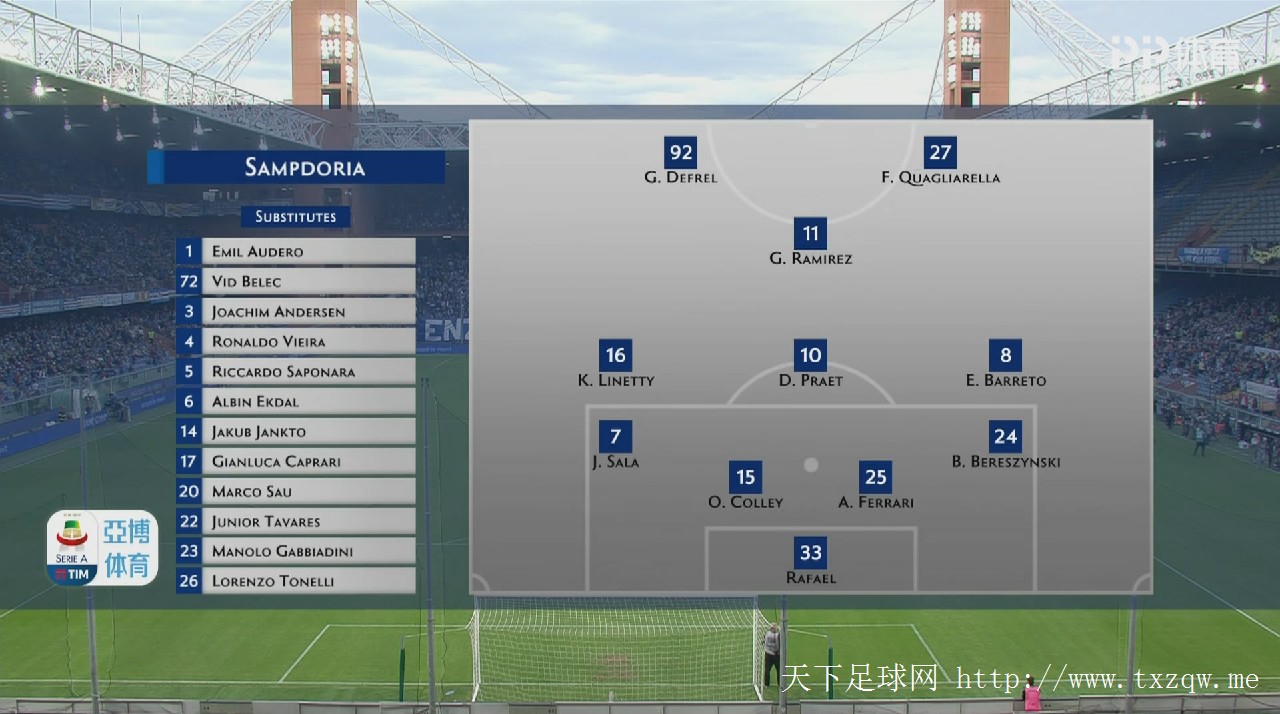Choose F. Quagliarella's number 27 marker

click(940, 152)
